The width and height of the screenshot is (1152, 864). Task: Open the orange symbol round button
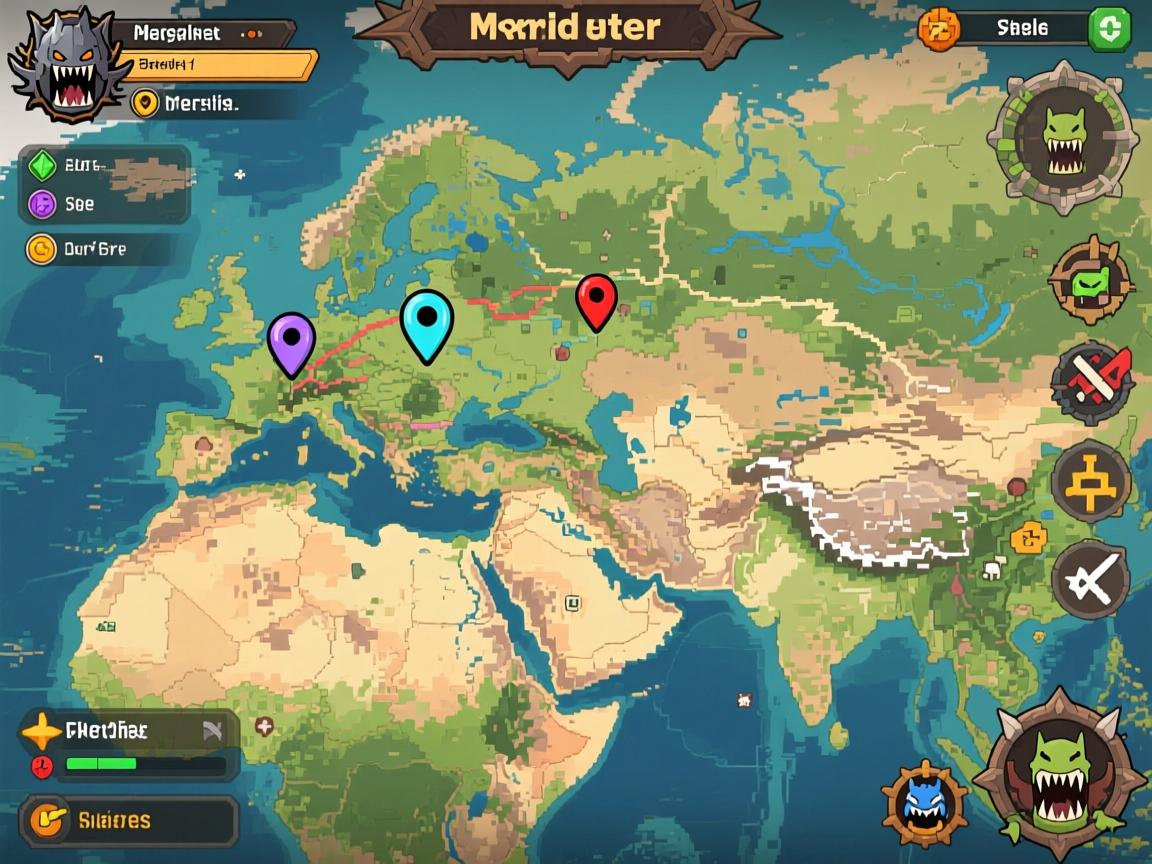pos(1090,482)
